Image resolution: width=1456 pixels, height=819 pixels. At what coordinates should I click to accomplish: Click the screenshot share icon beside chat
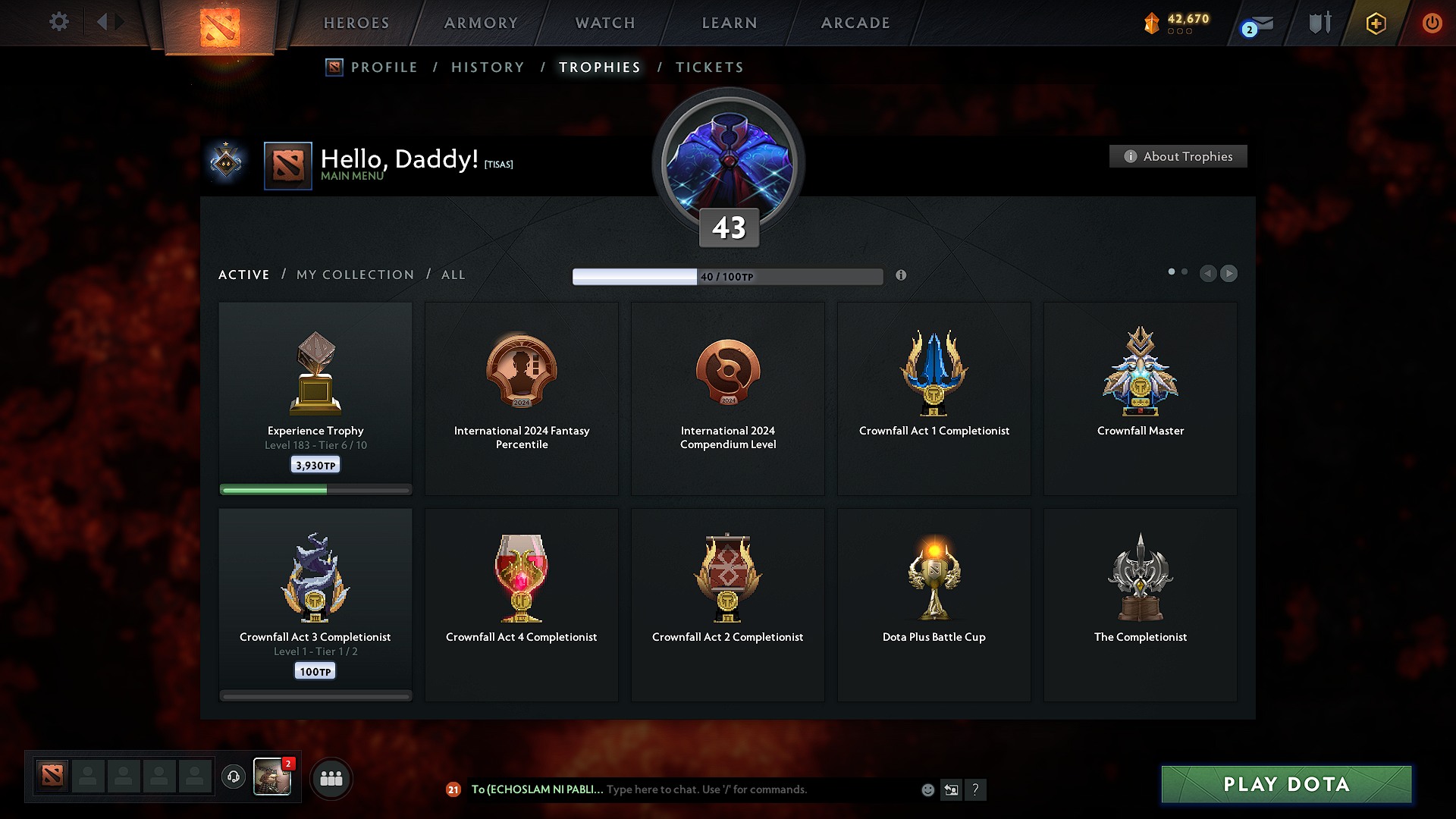coord(951,789)
